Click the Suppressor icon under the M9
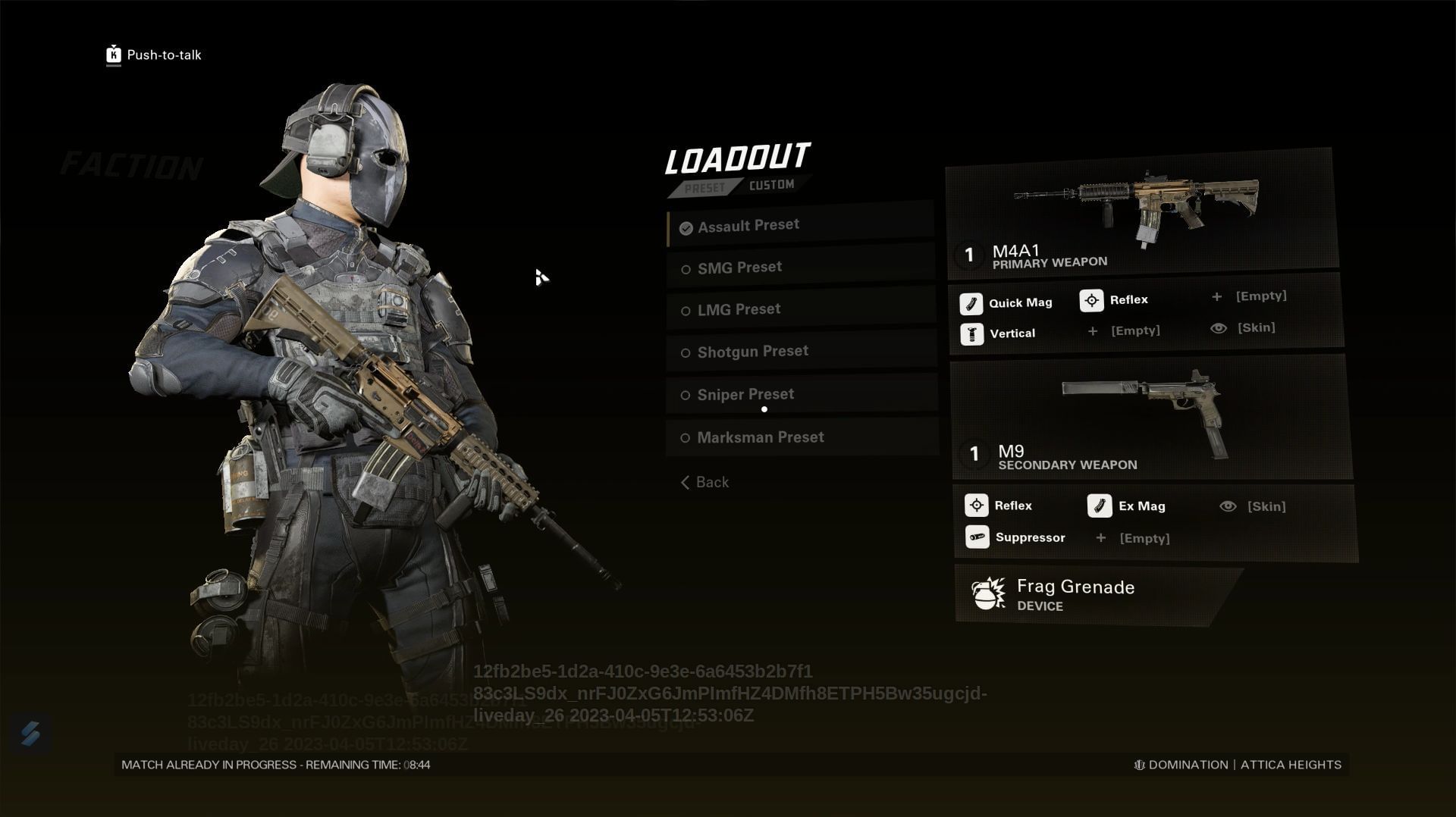This screenshot has height=817, width=1456. [976, 537]
